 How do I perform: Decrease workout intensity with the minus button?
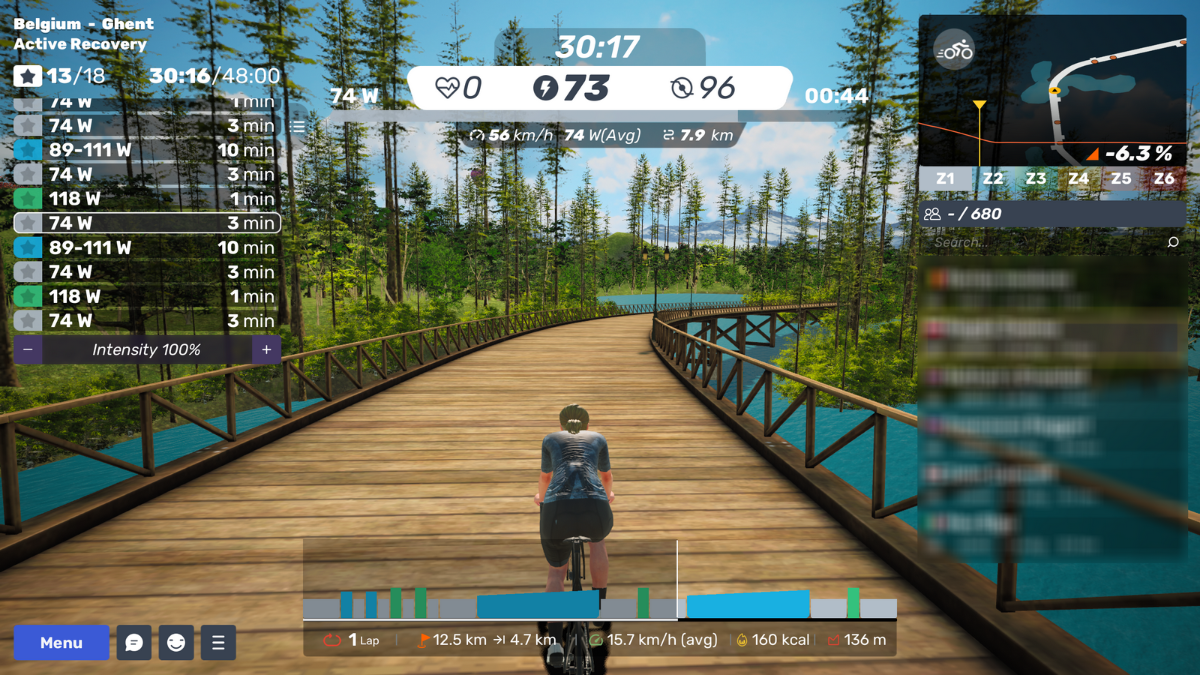coord(27,350)
